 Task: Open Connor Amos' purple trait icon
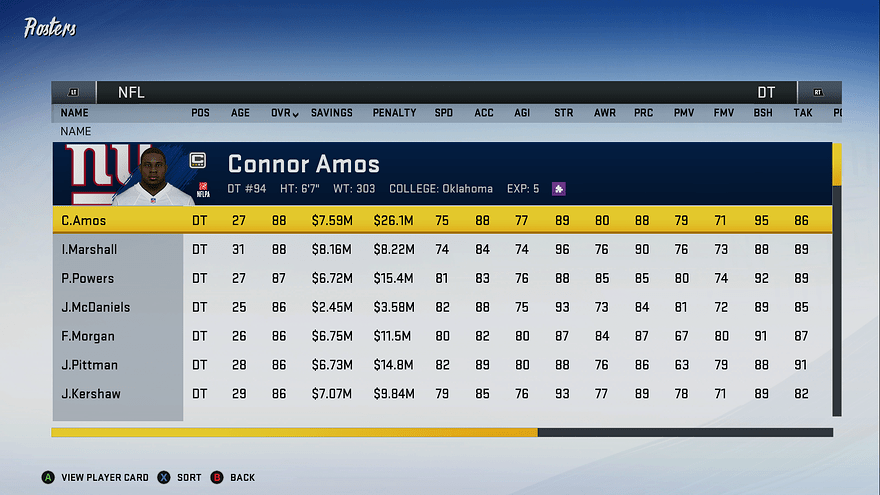click(x=559, y=188)
